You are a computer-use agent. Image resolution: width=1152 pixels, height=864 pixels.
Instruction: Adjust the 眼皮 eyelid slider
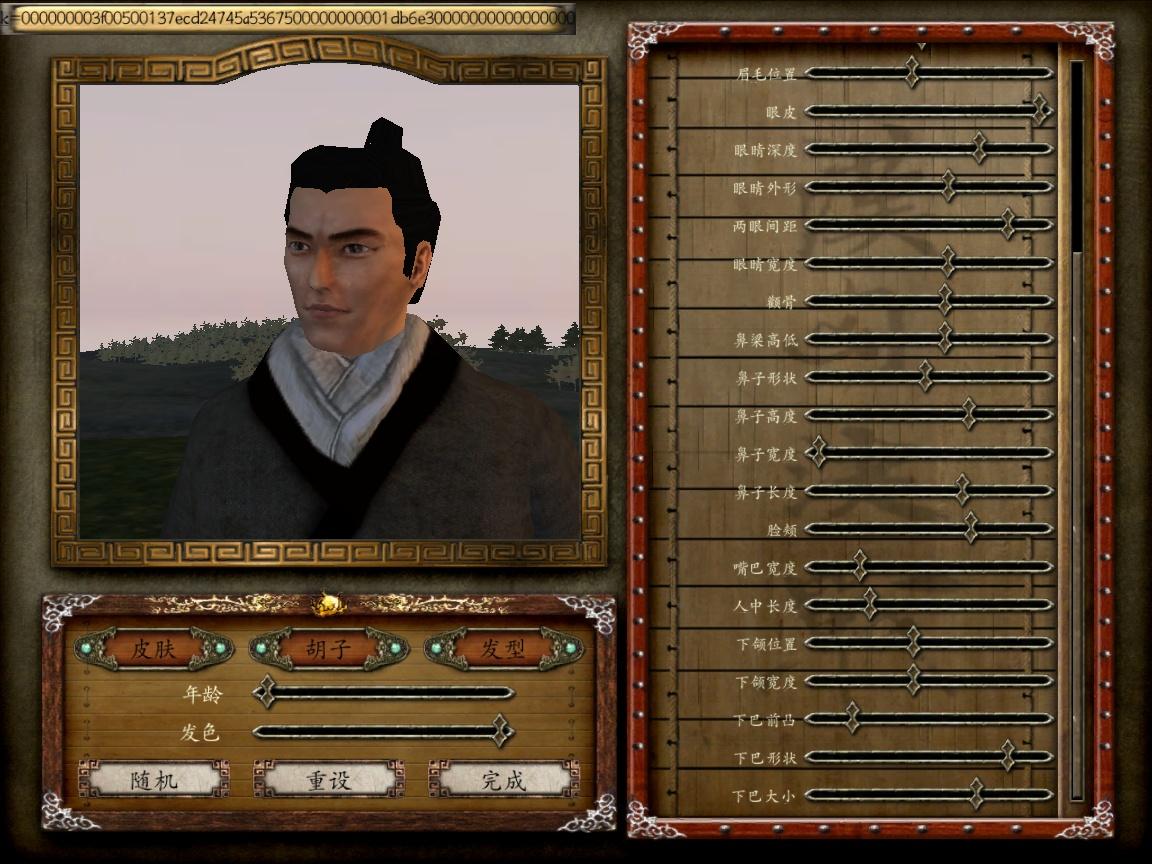coord(1040,110)
